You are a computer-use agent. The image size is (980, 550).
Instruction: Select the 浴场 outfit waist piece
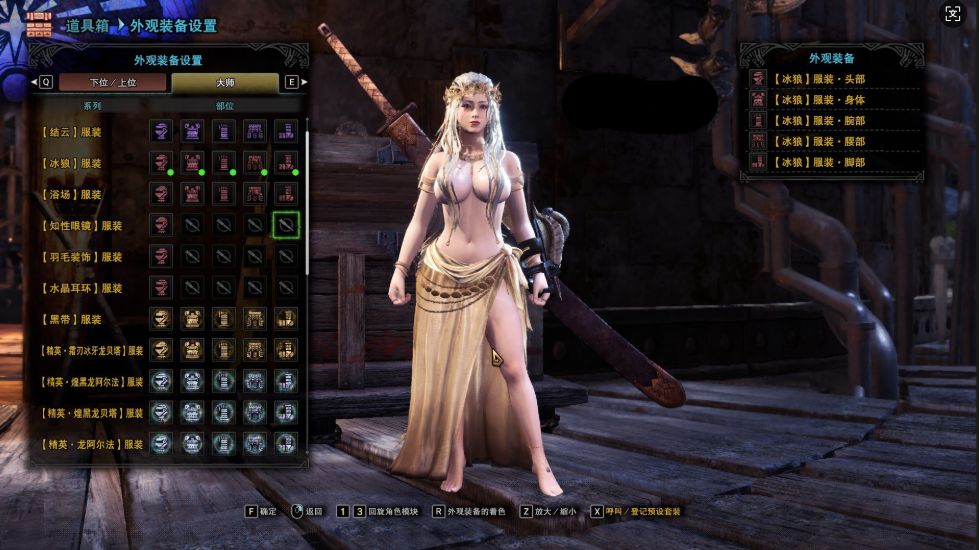click(255, 194)
